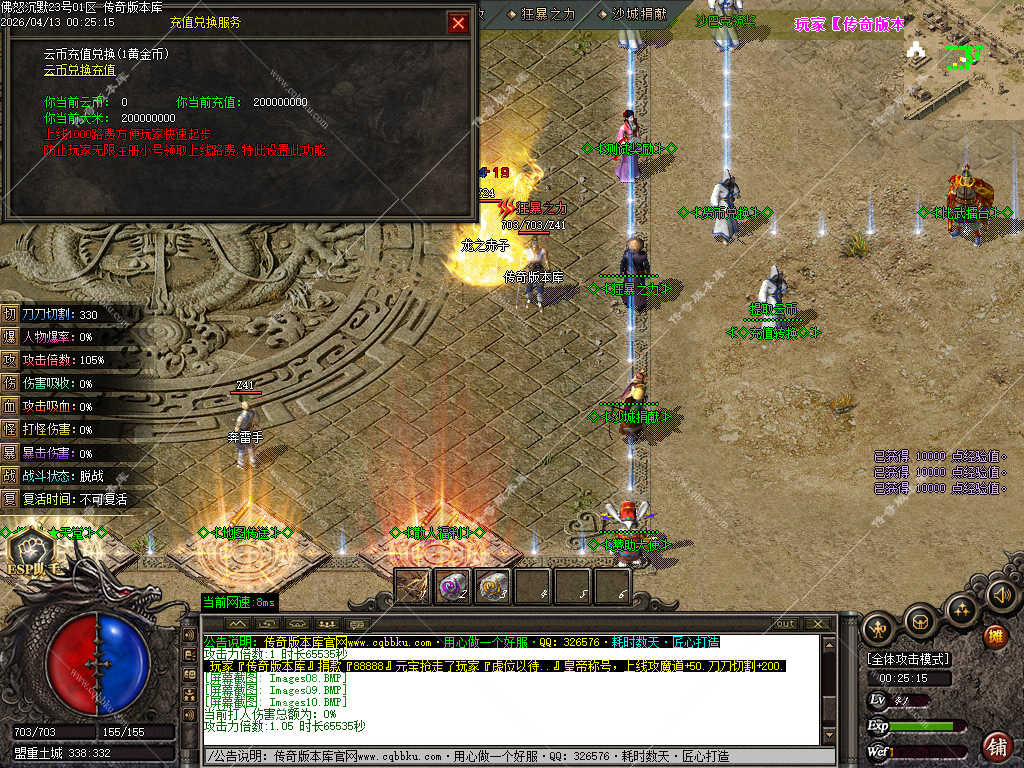Open the 摊 stall button
Screen dimensions: 1024x768
click(x=995, y=636)
